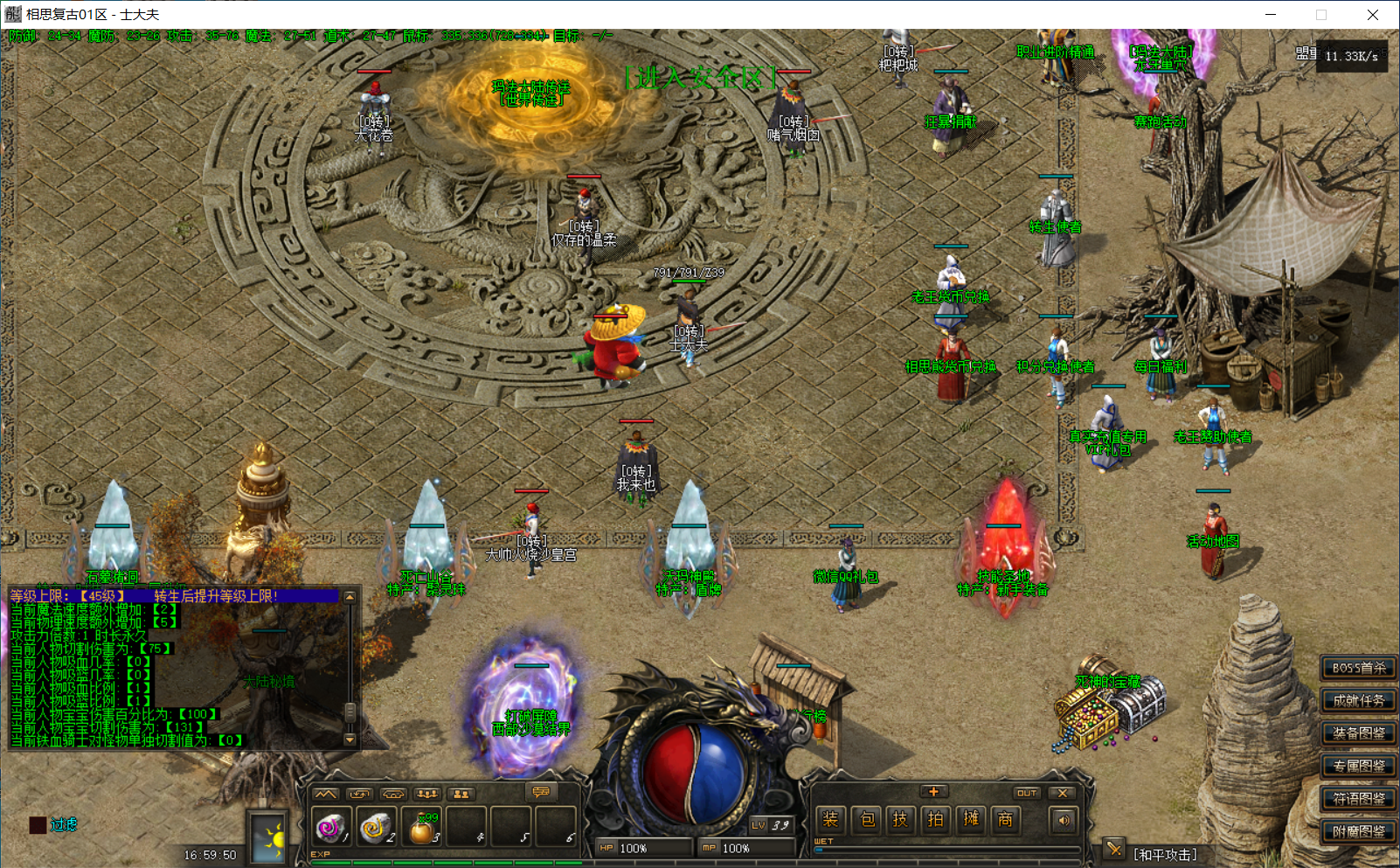Viewport: 1400px width, 868px height.
Task: Open the 成就任务 achievements button
Action: pos(1358,700)
